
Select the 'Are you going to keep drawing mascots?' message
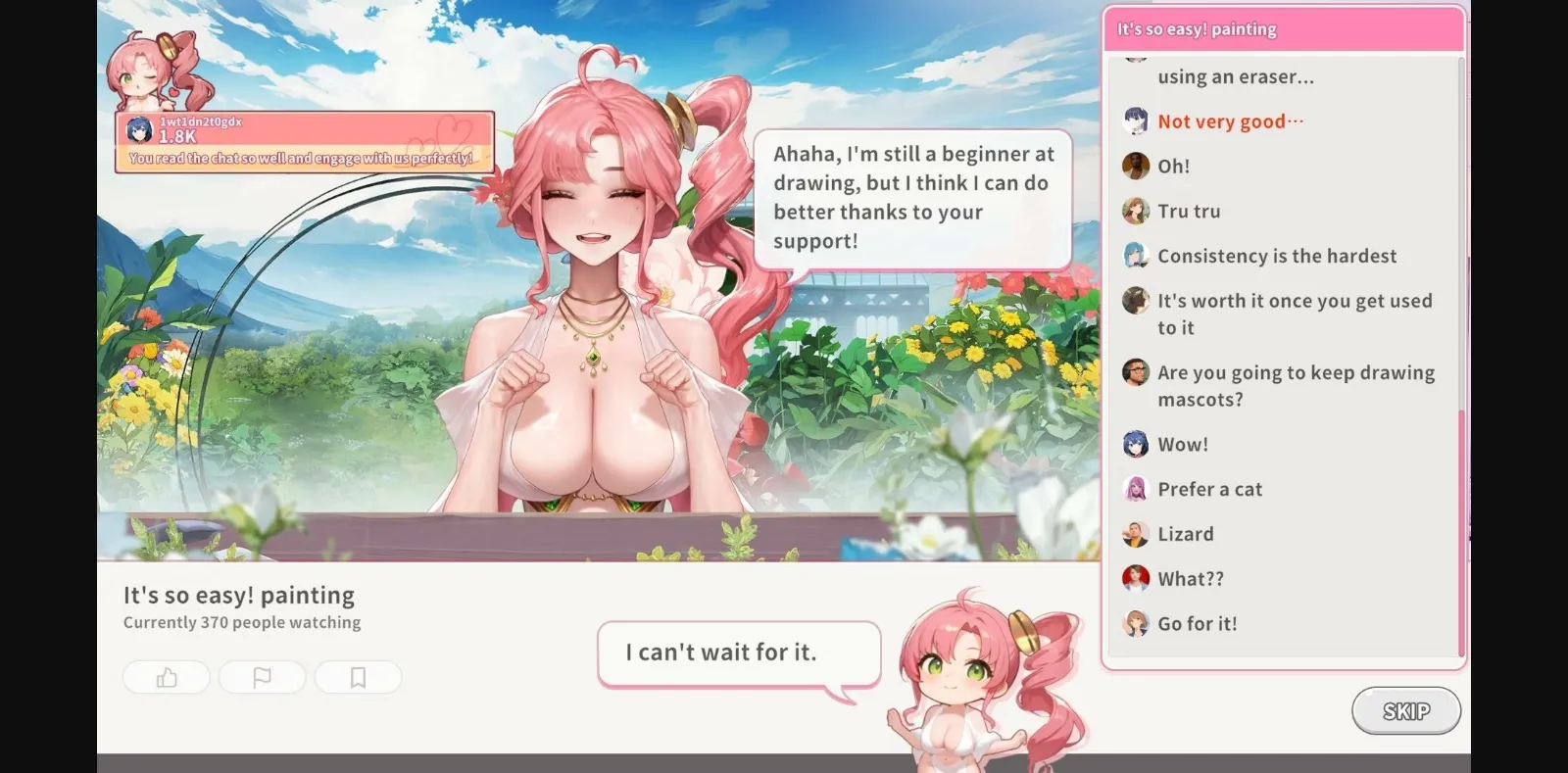coord(1294,386)
